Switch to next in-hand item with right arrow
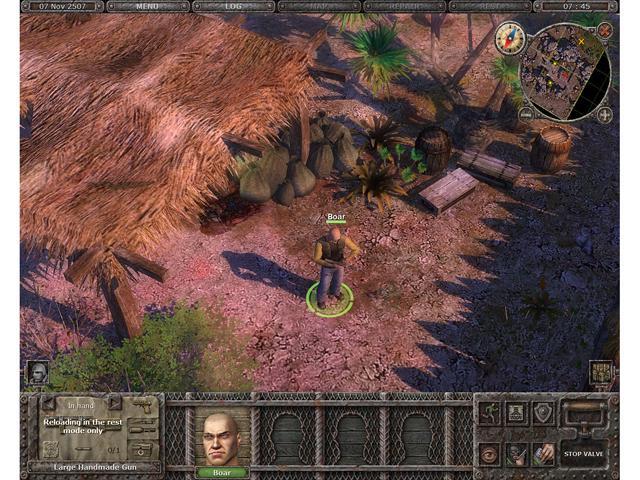The image size is (640, 480). point(114,403)
